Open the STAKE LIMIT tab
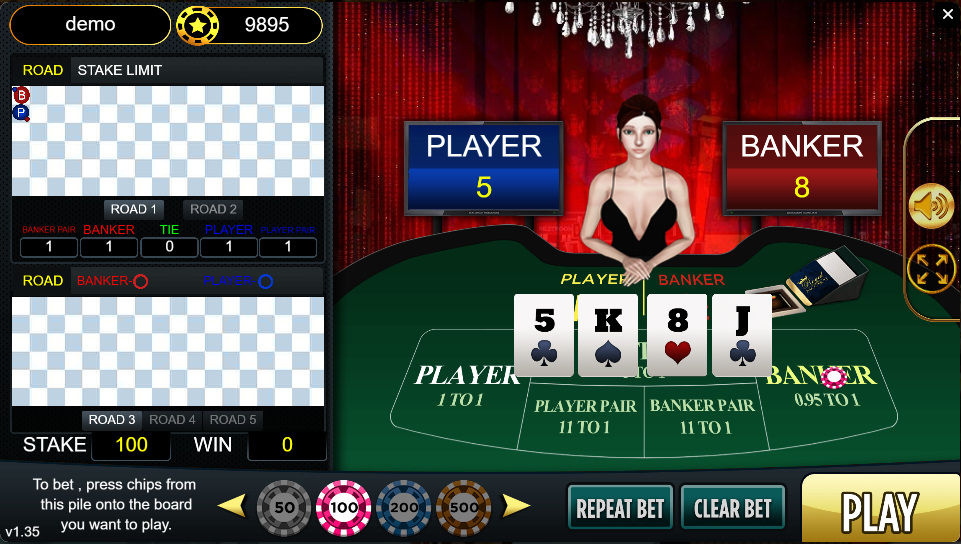The width and height of the screenshot is (961, 544). pyautogui.click(x=119, y=70)
